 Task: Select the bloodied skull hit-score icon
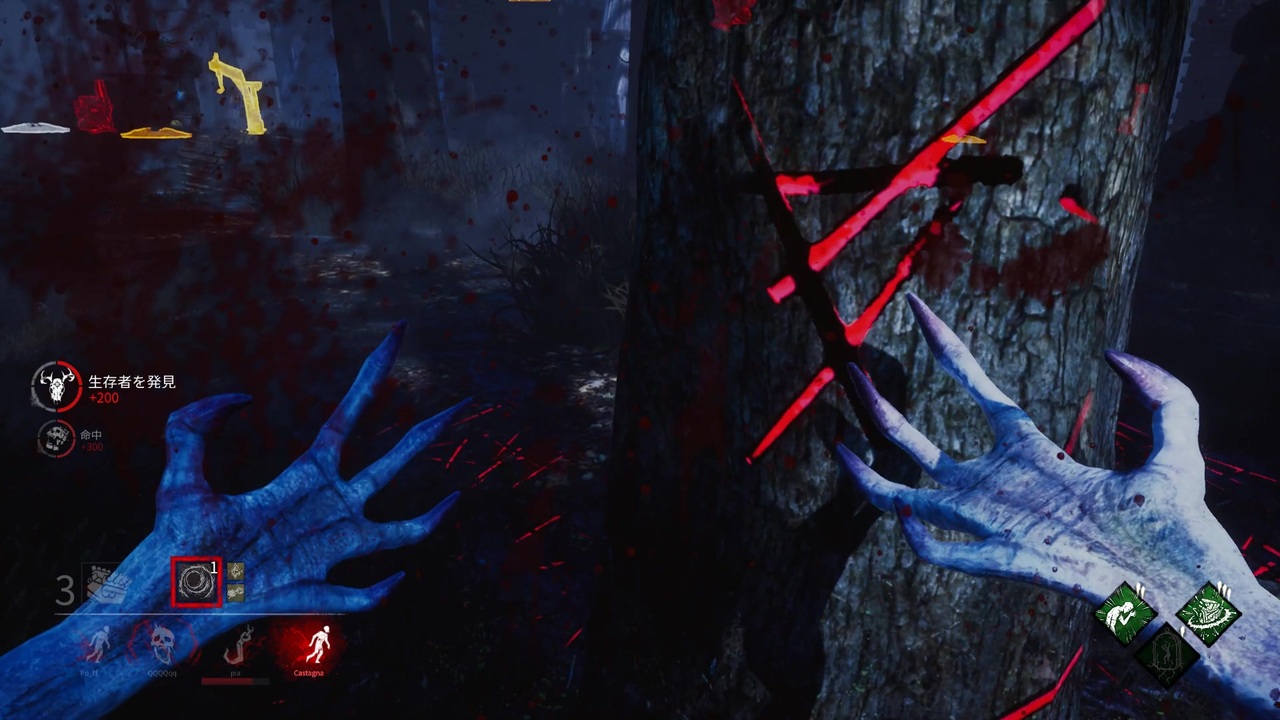(x=56, y=438)
